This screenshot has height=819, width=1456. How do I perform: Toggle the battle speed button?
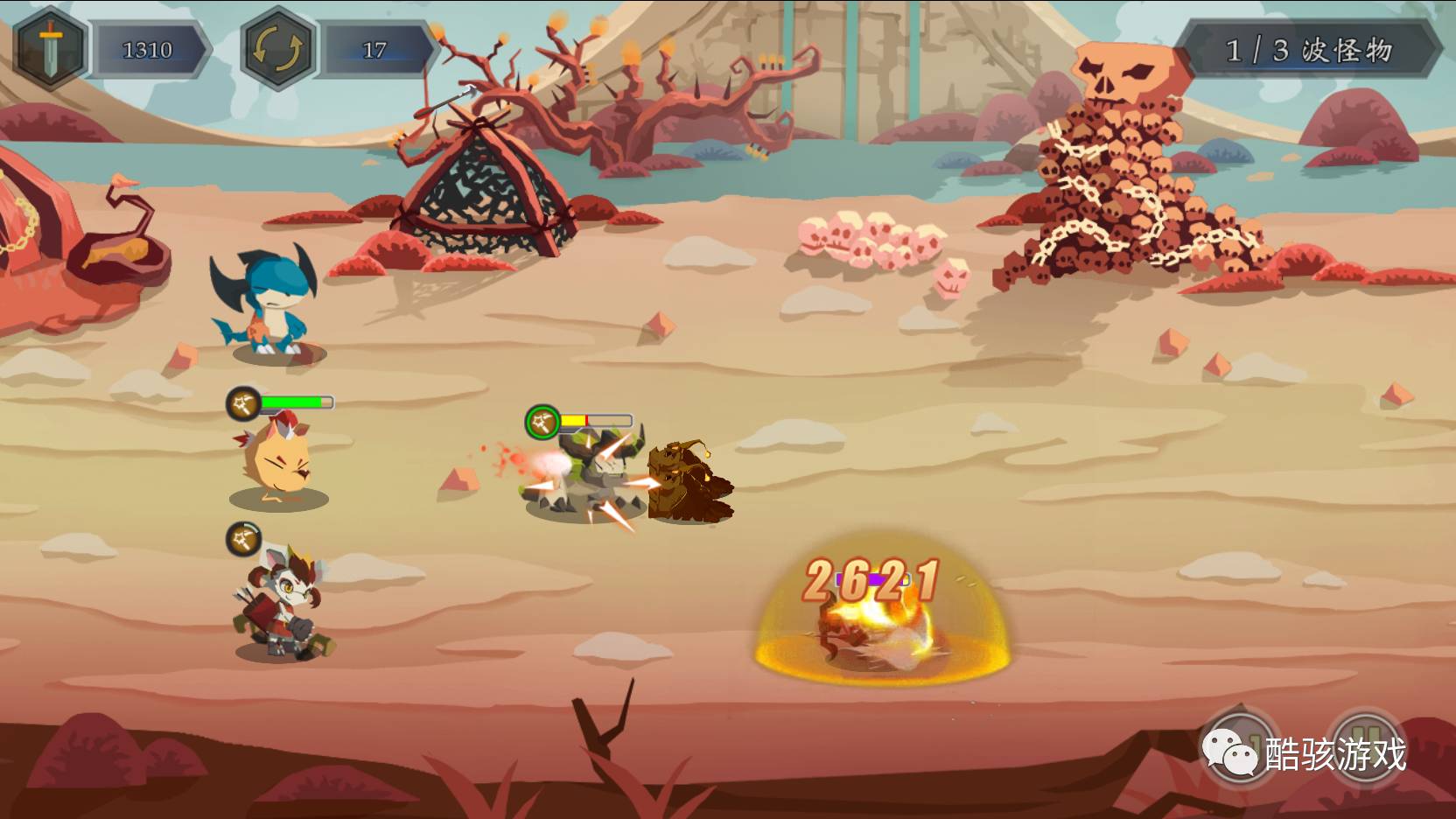point(1242,747)
